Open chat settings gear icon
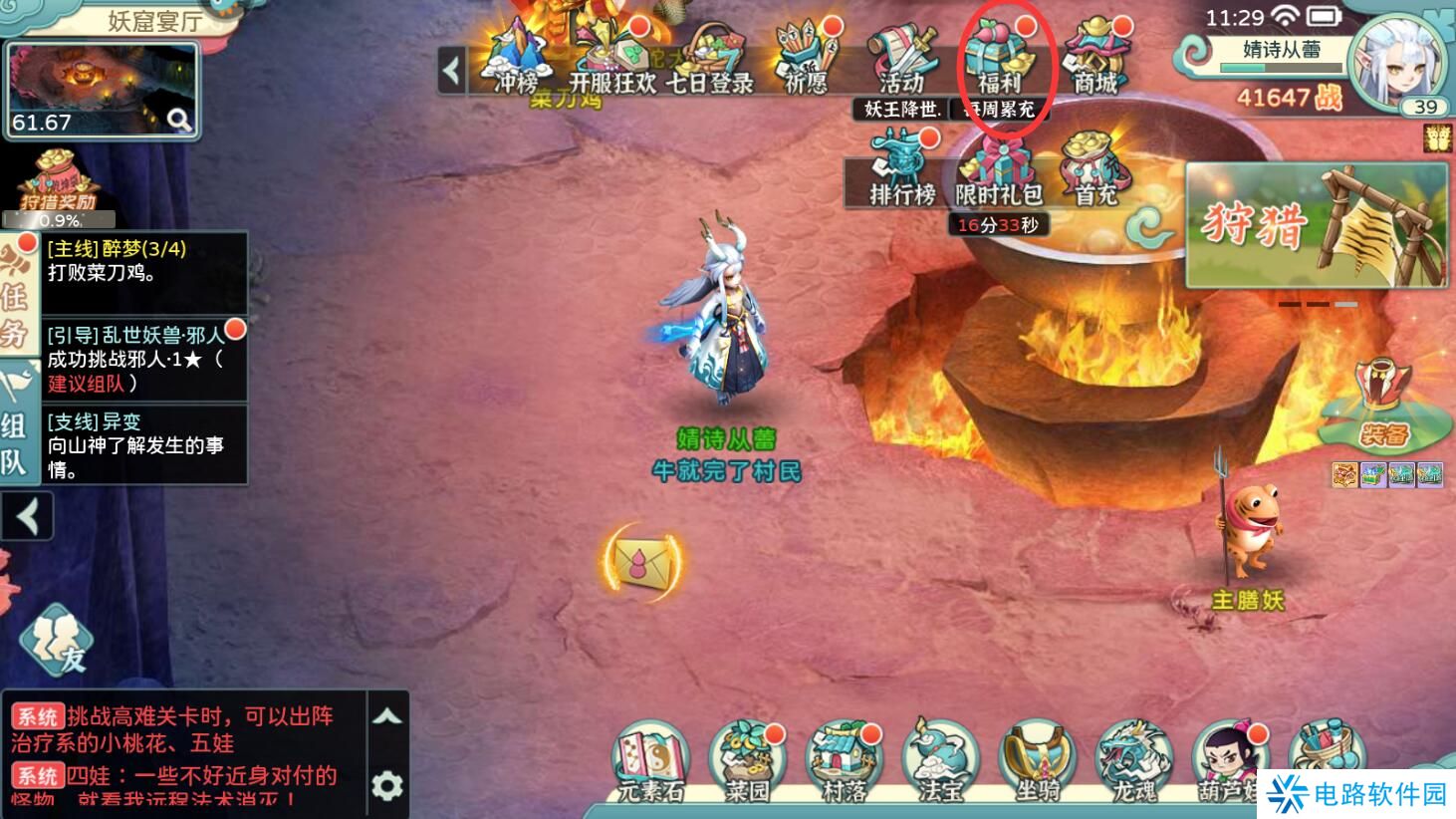The width and height of the screenshot is (1456, 819). click(387, 786)
